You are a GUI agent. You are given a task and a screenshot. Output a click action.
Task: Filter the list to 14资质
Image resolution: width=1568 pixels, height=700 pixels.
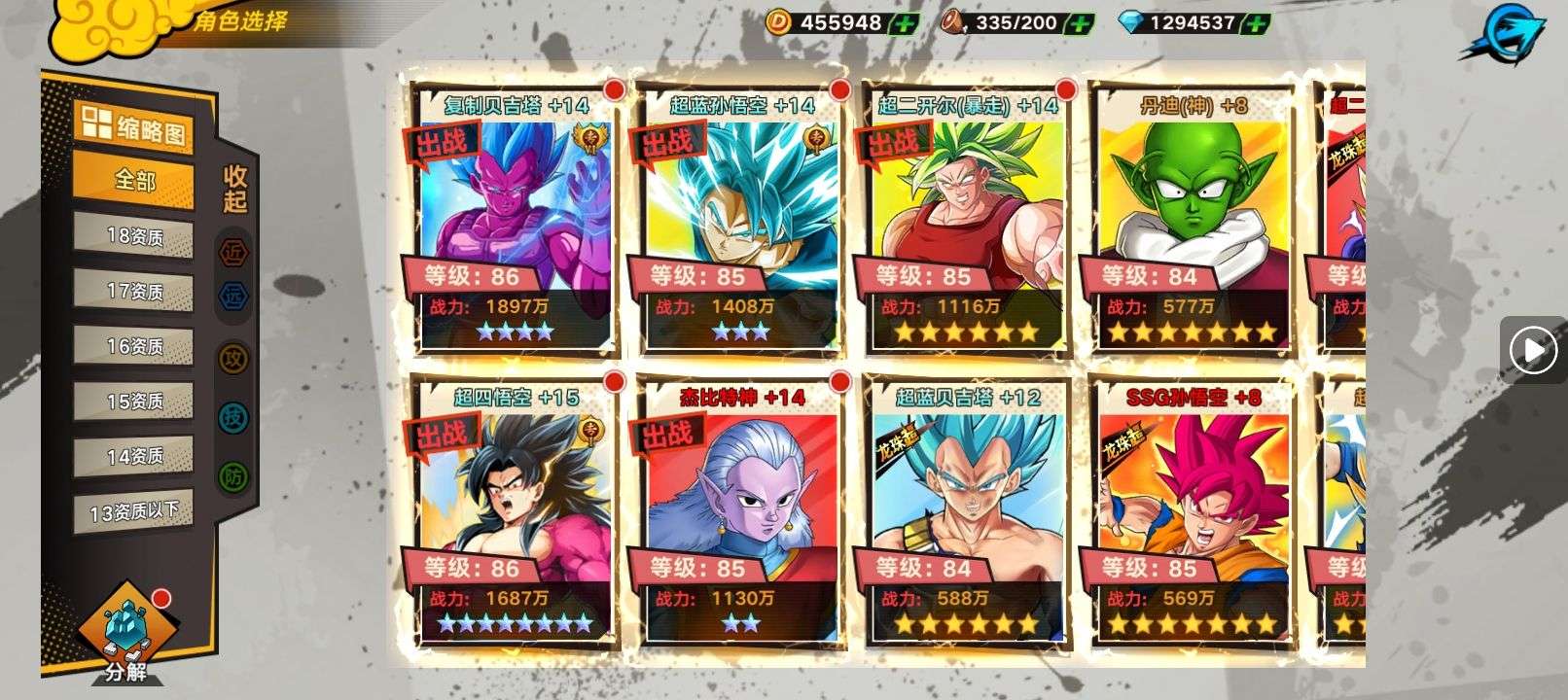click(133, 455)
